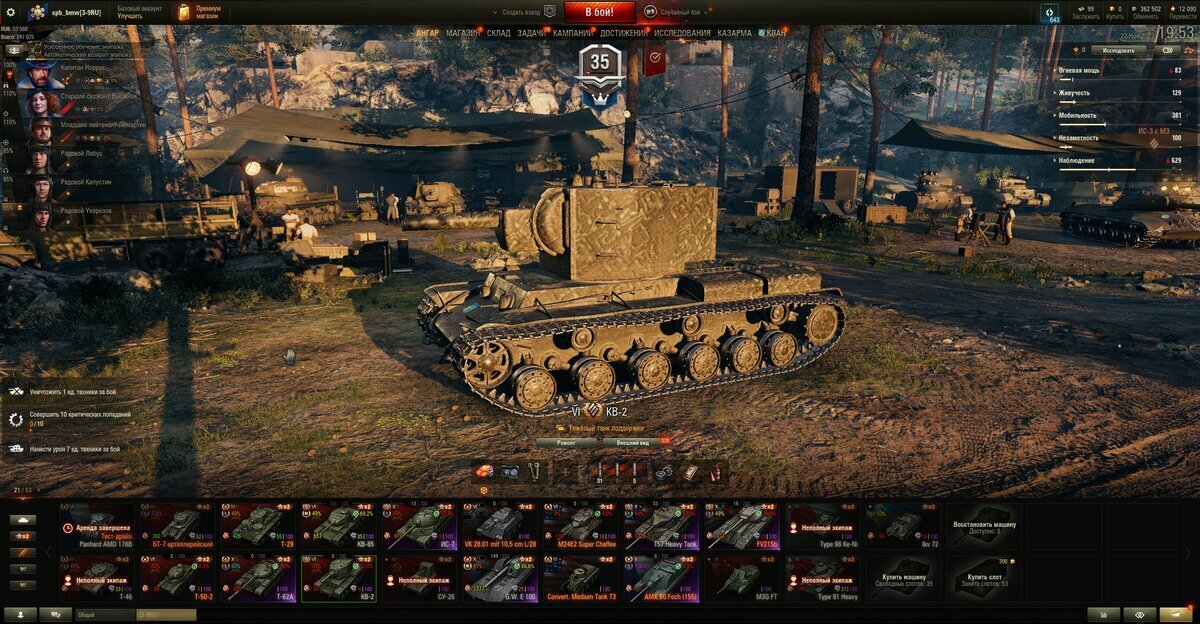Screen dimensions: 1200x624
Task: Open the МАГАЗИН tab
Action: click(463, 33)
